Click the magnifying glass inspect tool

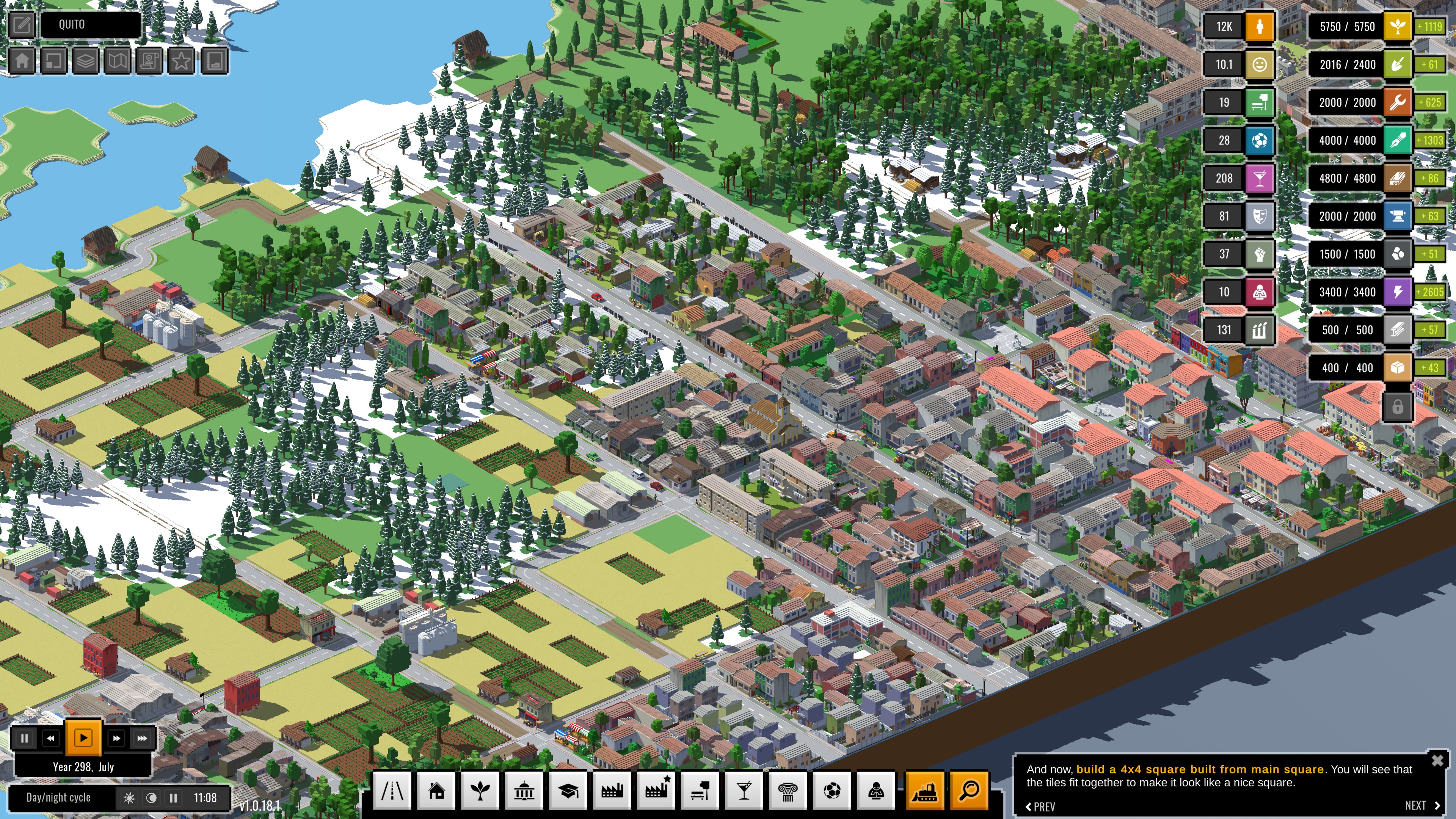(x=969, y=791)
